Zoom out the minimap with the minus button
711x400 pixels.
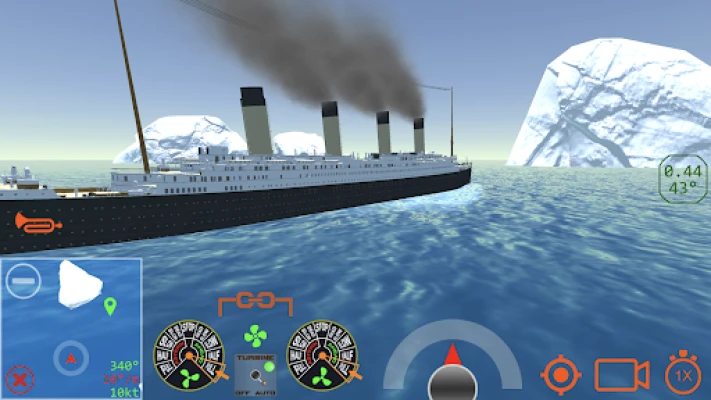click(21, 280)
